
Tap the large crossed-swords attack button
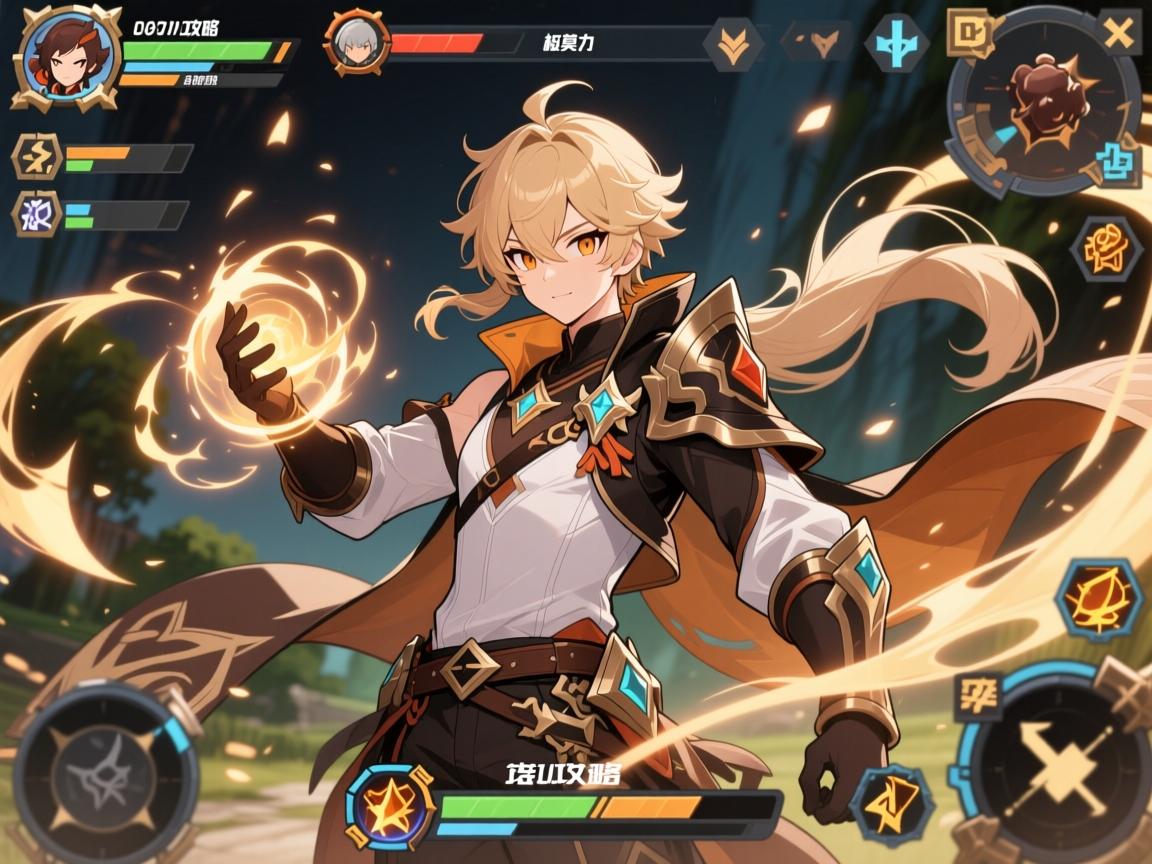tap(1056, 766)
